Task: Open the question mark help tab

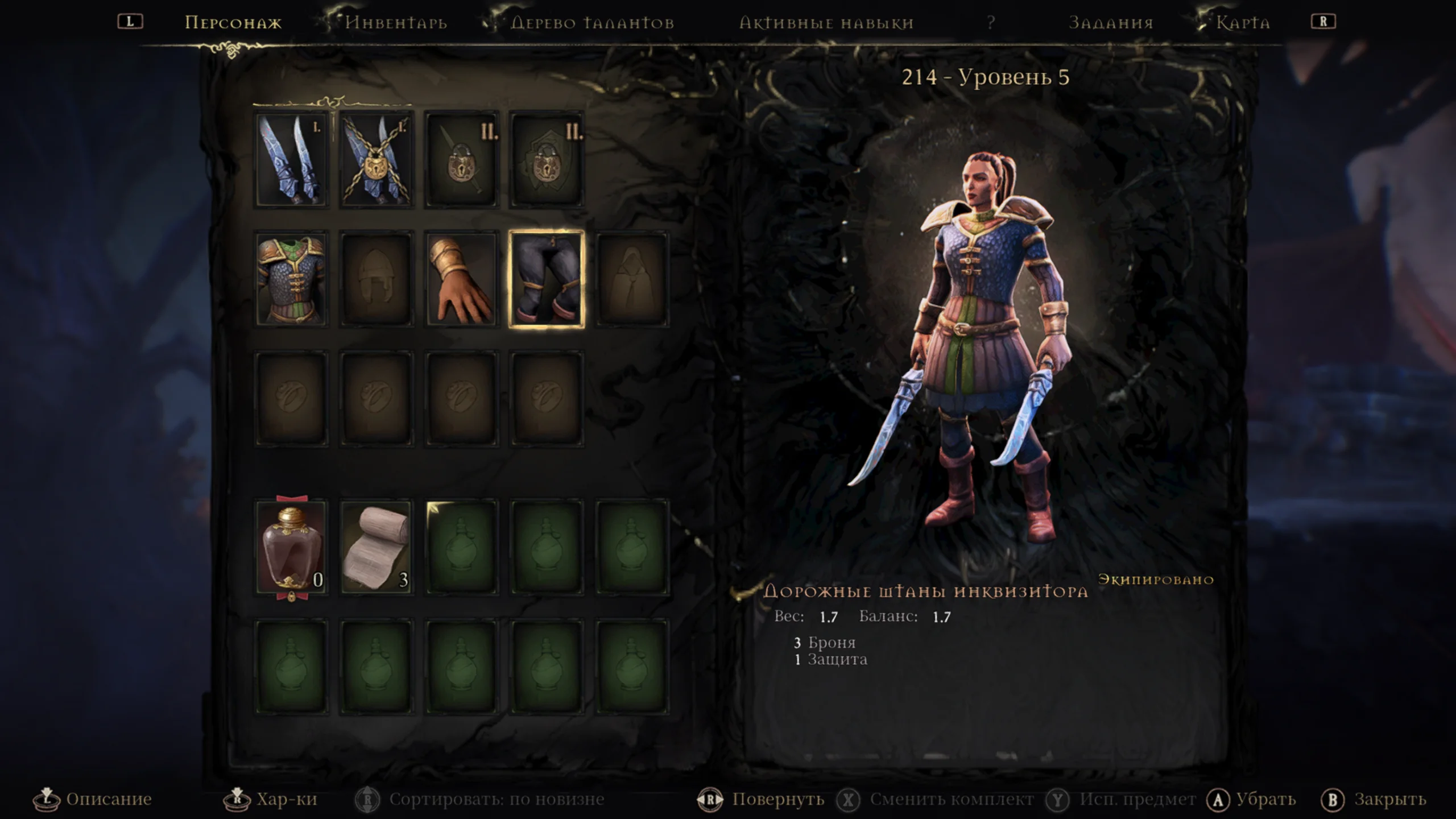Action: [x=991, y=23]
